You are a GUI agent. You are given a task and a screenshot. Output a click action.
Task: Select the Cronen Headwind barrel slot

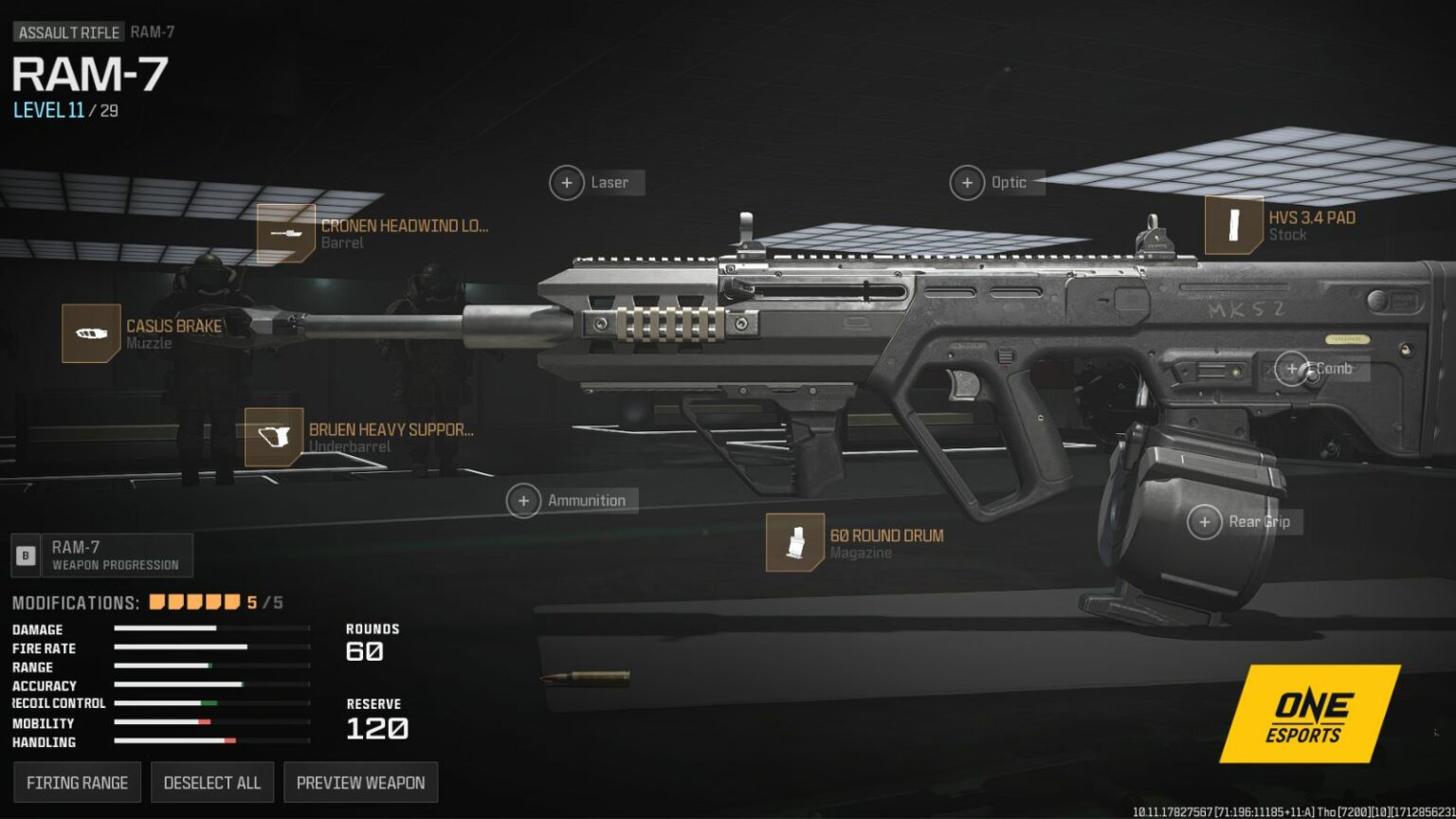pyautogui.click(x=286, y=233)
